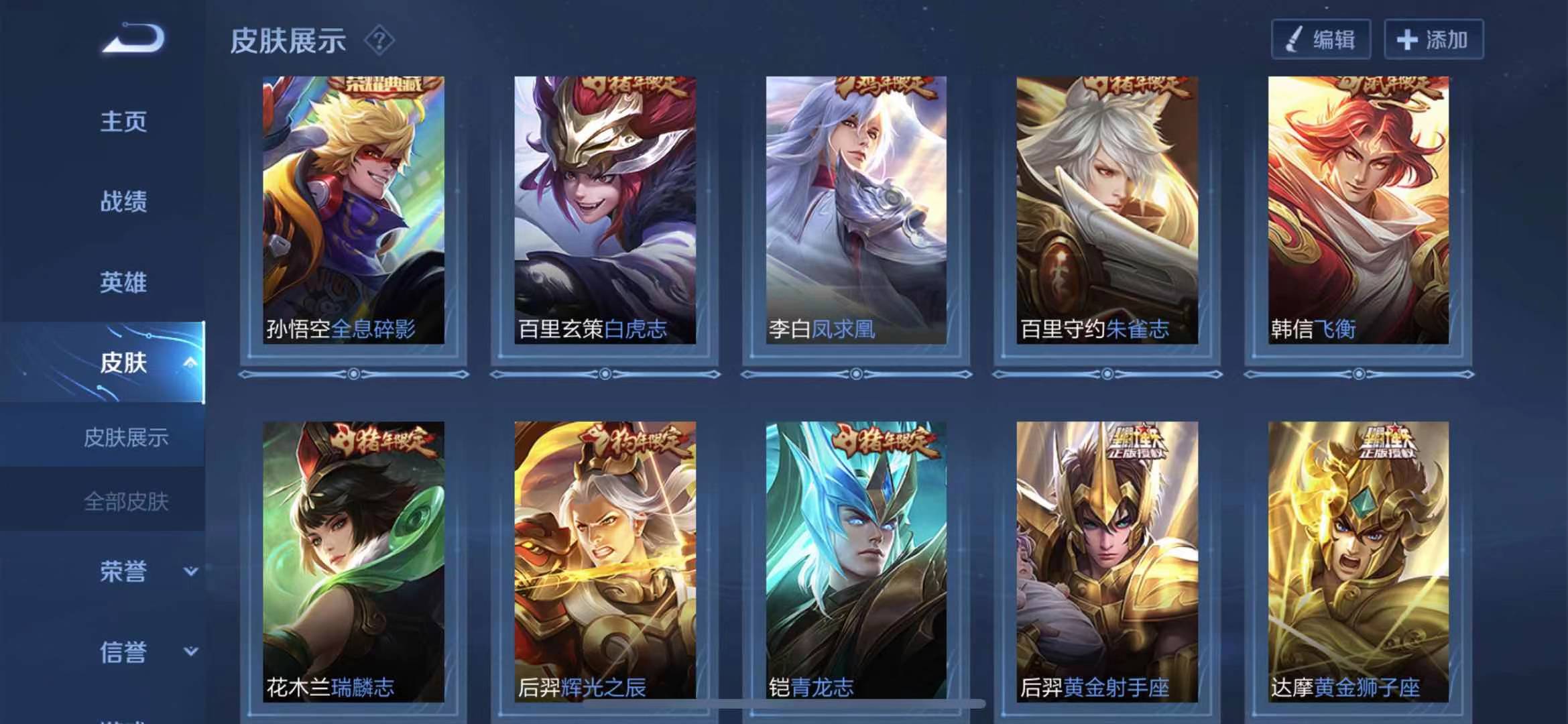
Task: Select the 英雄 heroes tab
Action: 123,282
